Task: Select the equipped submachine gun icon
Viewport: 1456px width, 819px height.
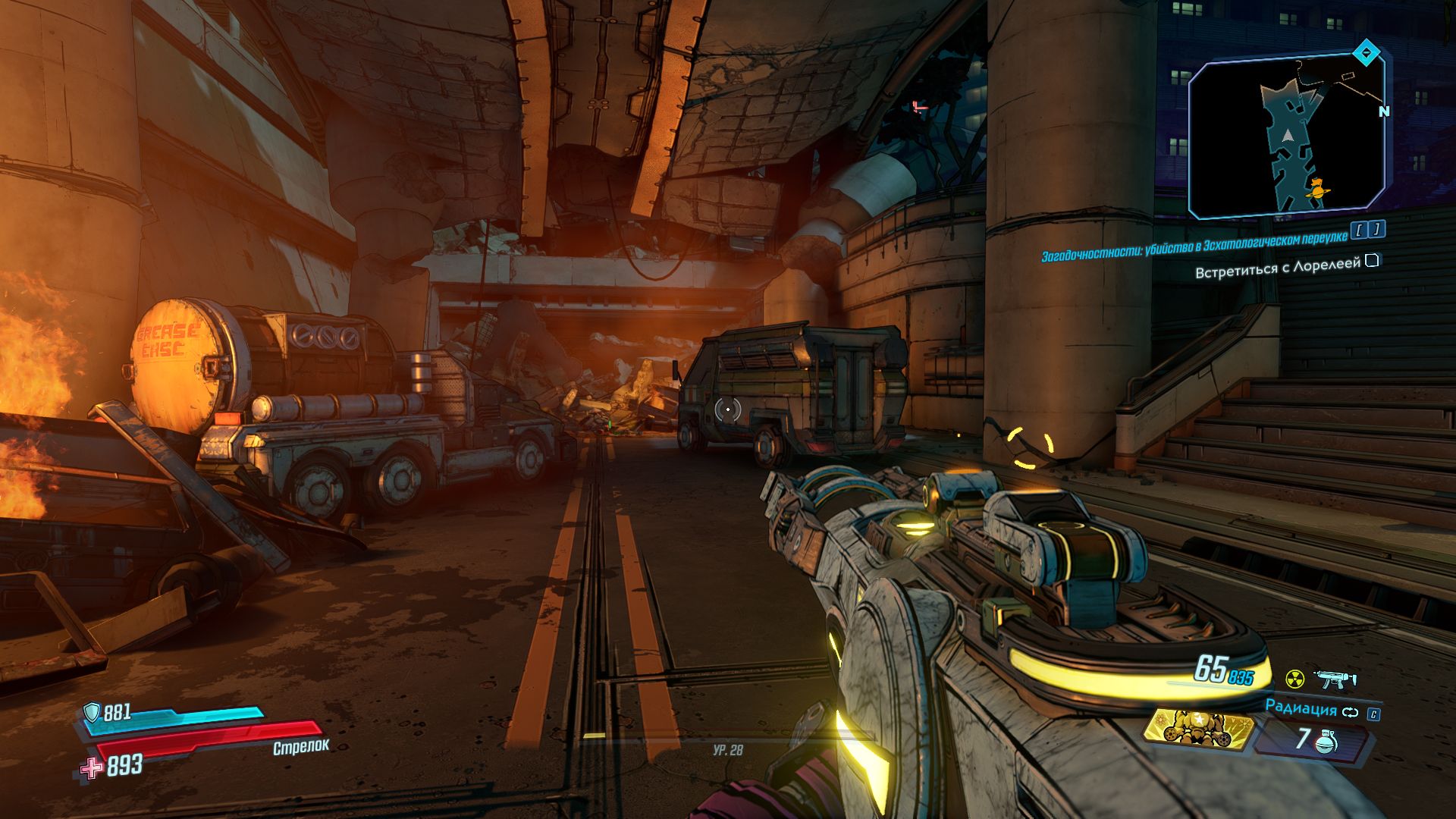Action: (1333, 679)
